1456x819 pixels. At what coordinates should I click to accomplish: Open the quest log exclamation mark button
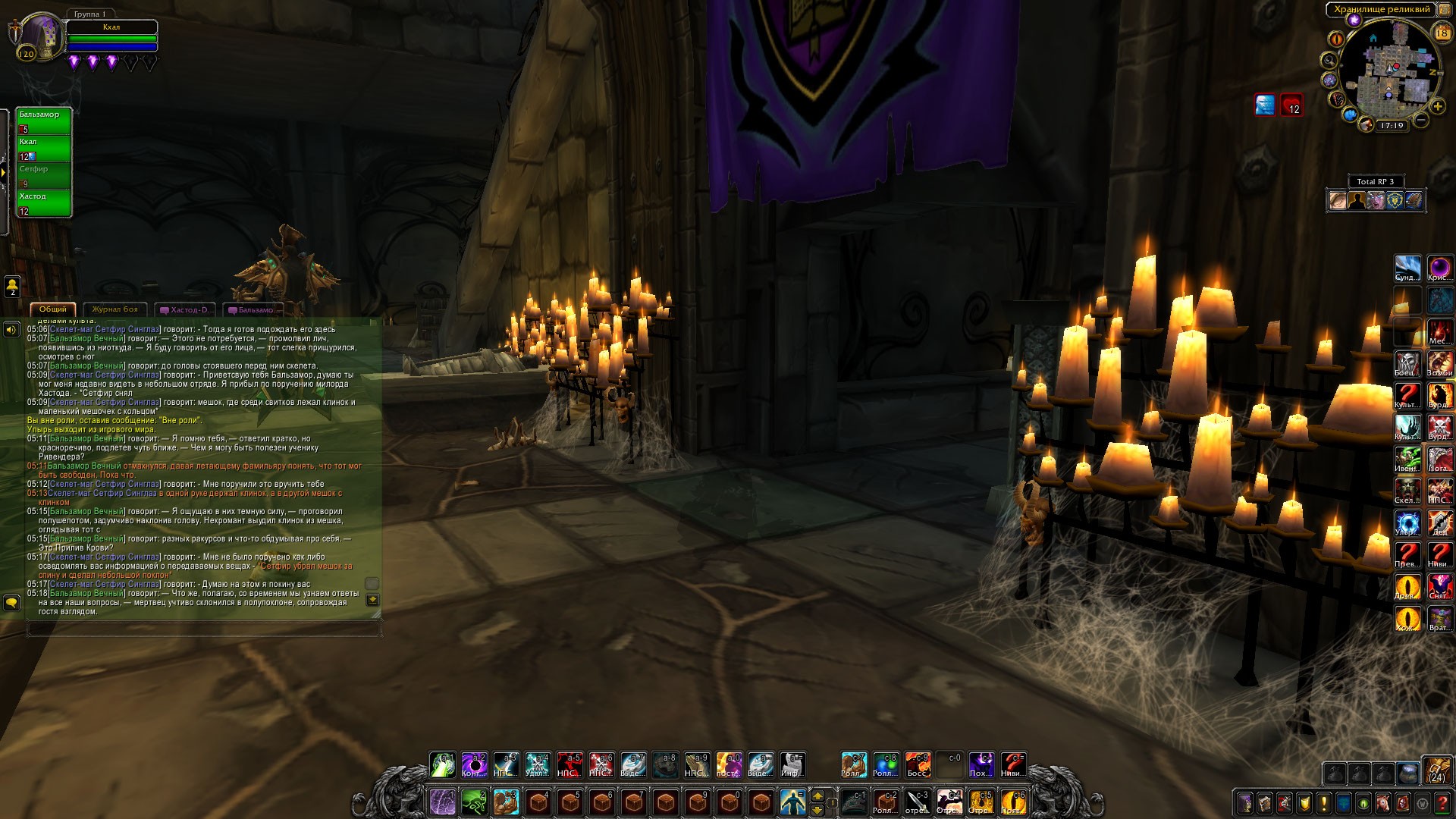tap(1324, 802)
